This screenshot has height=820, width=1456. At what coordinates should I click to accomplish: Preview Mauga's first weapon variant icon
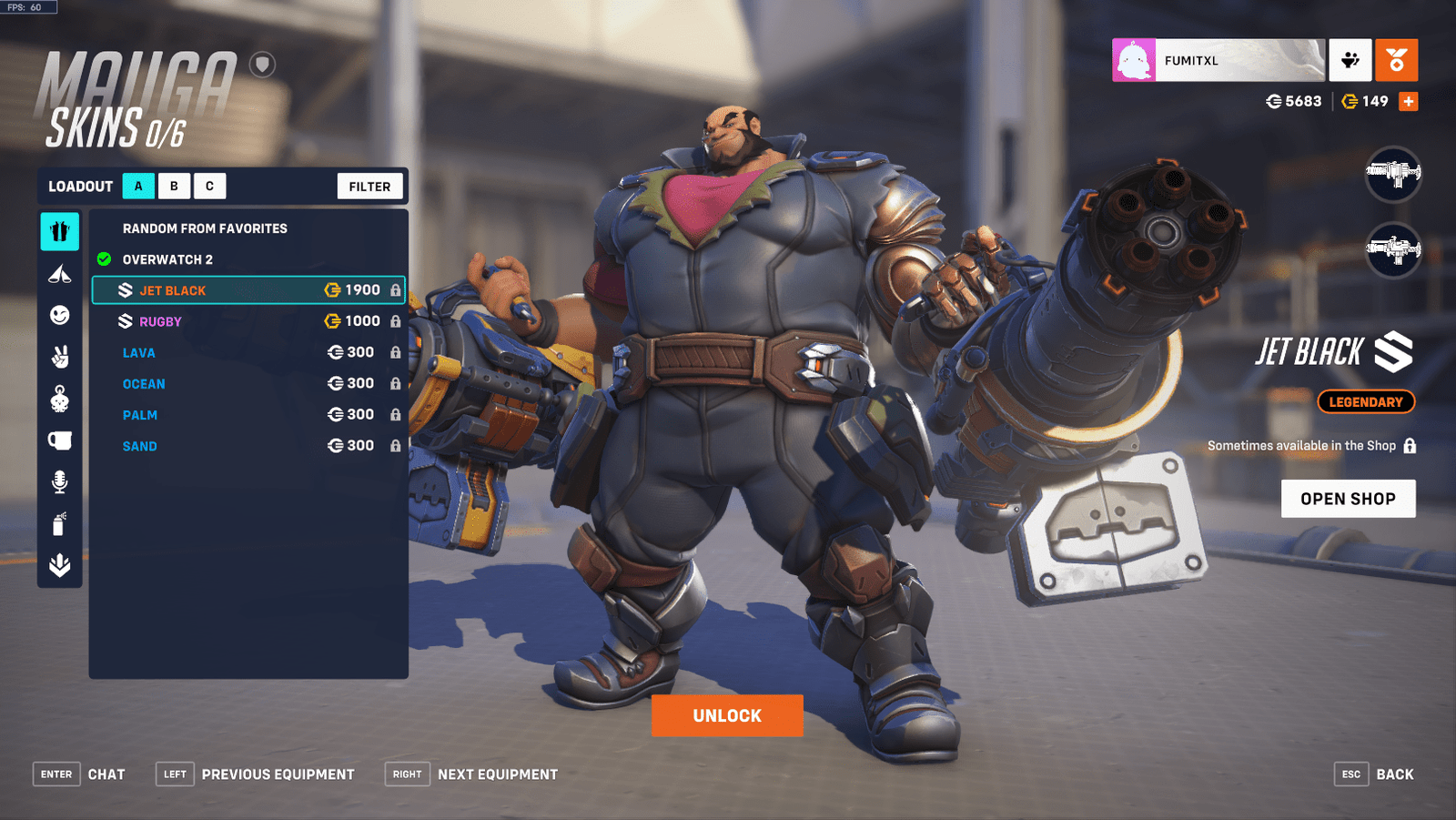(1393, 173)
